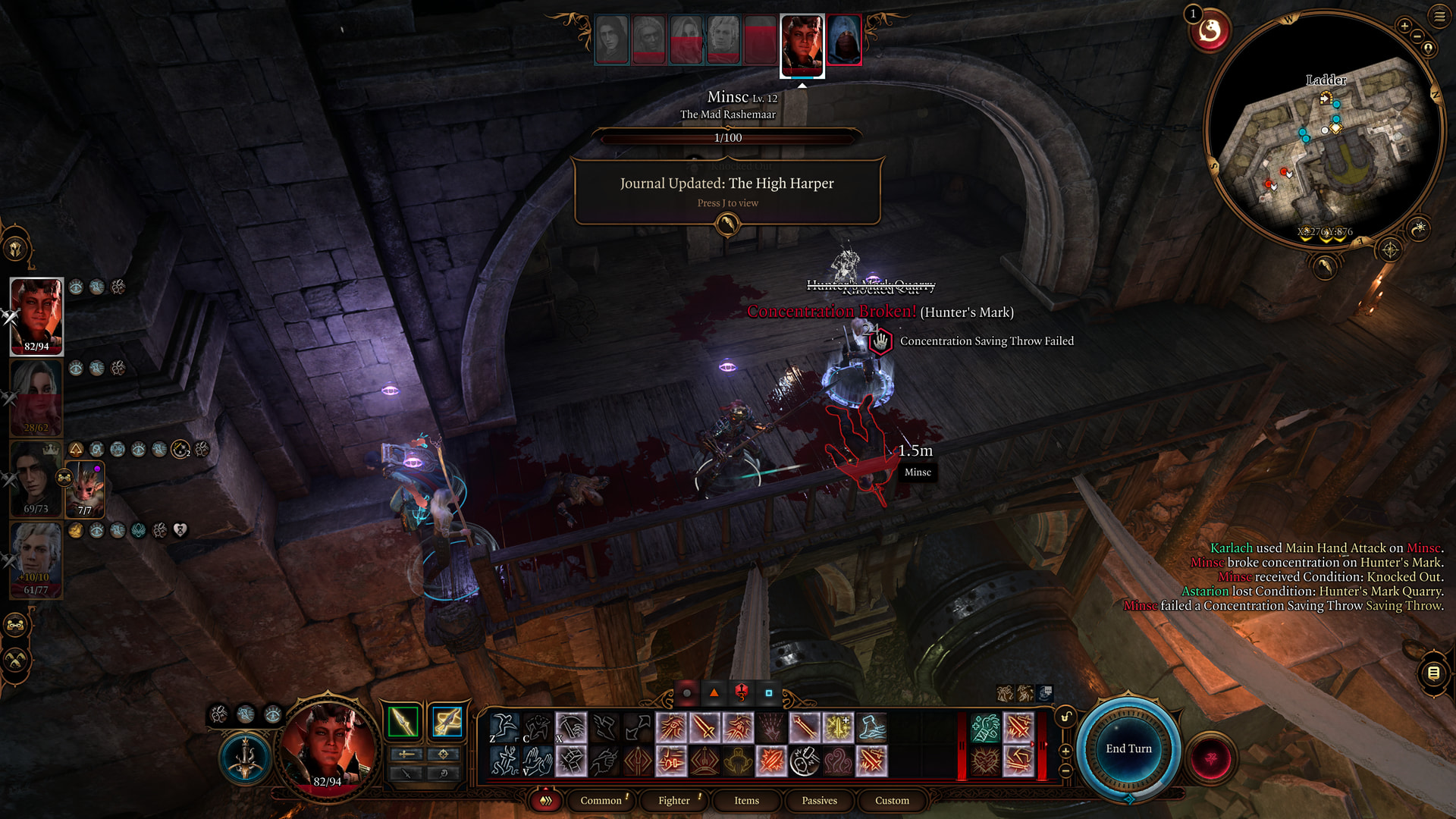The width and height of the screenshot is (1456, 819).
Task: Zoom in the minimap
Action: tap(1404, 26)
